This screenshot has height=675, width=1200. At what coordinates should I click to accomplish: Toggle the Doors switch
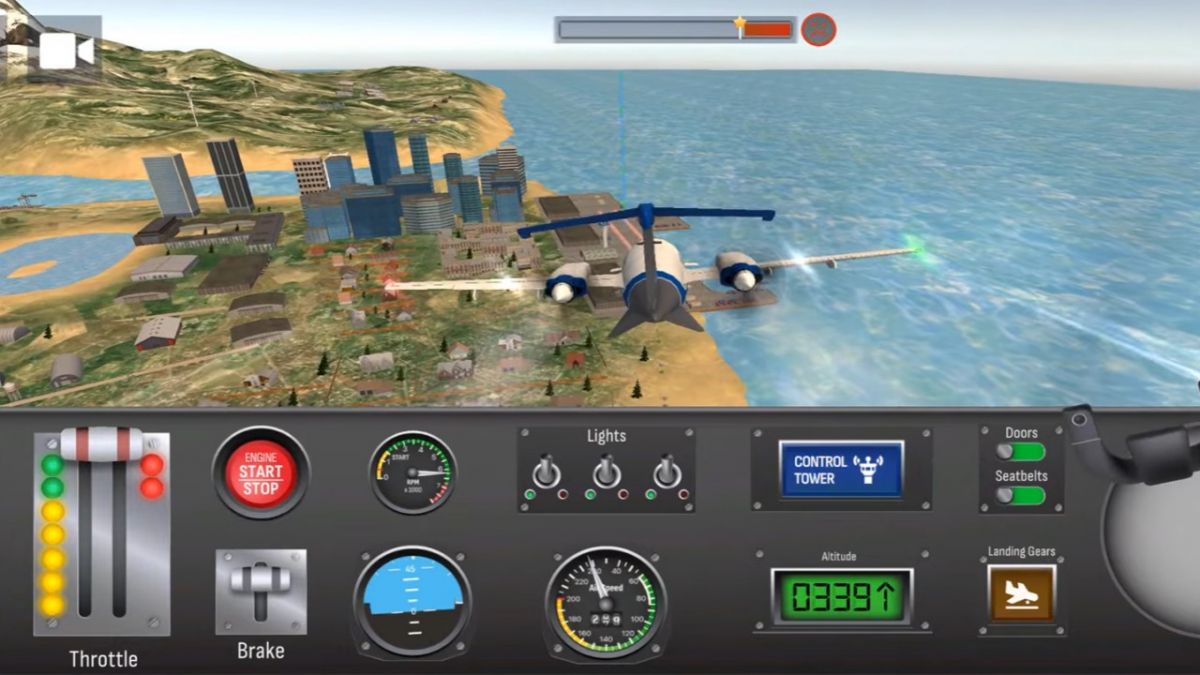[x=1021, y=452]
